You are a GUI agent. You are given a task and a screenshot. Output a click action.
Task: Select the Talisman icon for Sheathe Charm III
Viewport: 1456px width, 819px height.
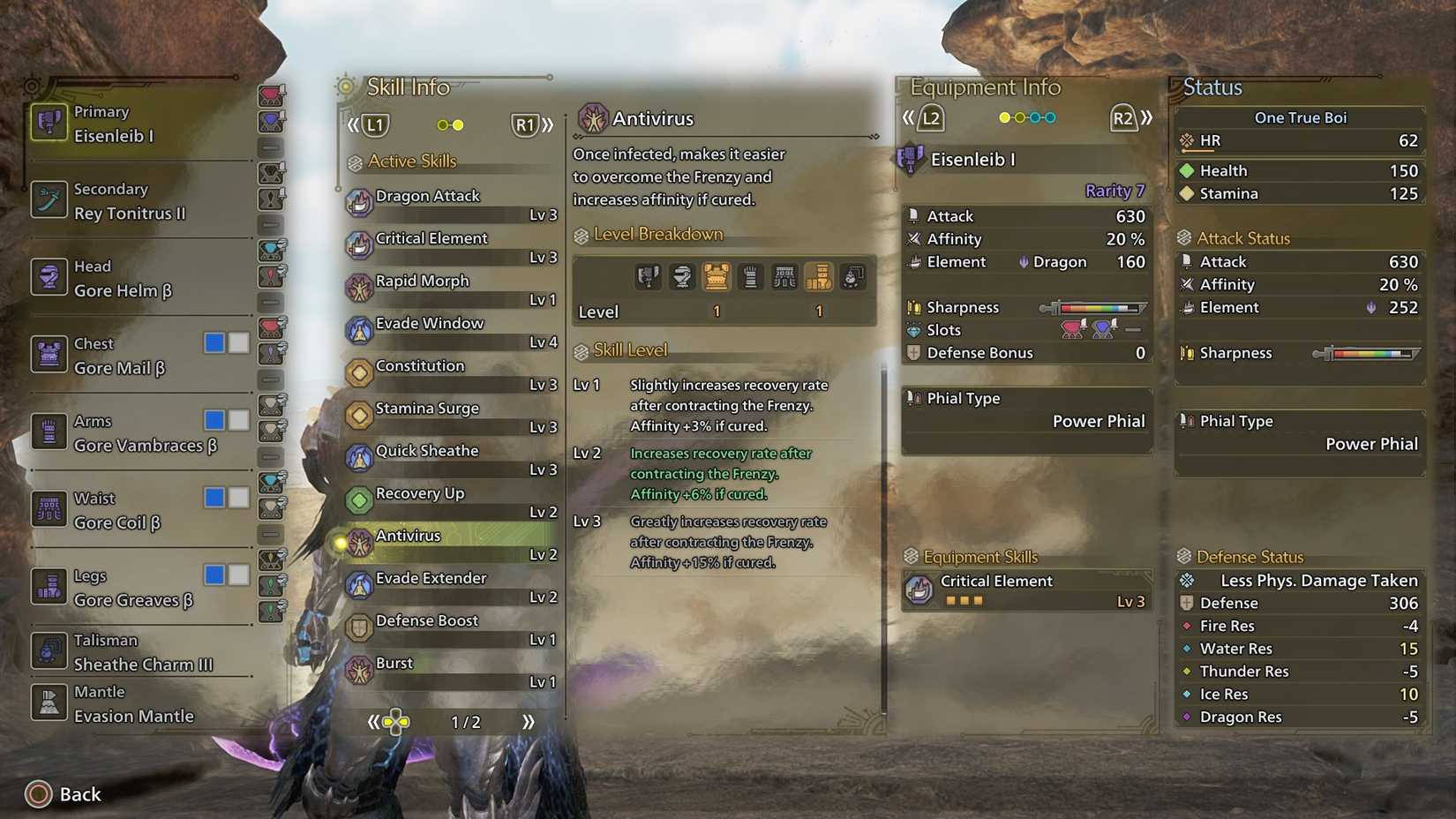49,651
